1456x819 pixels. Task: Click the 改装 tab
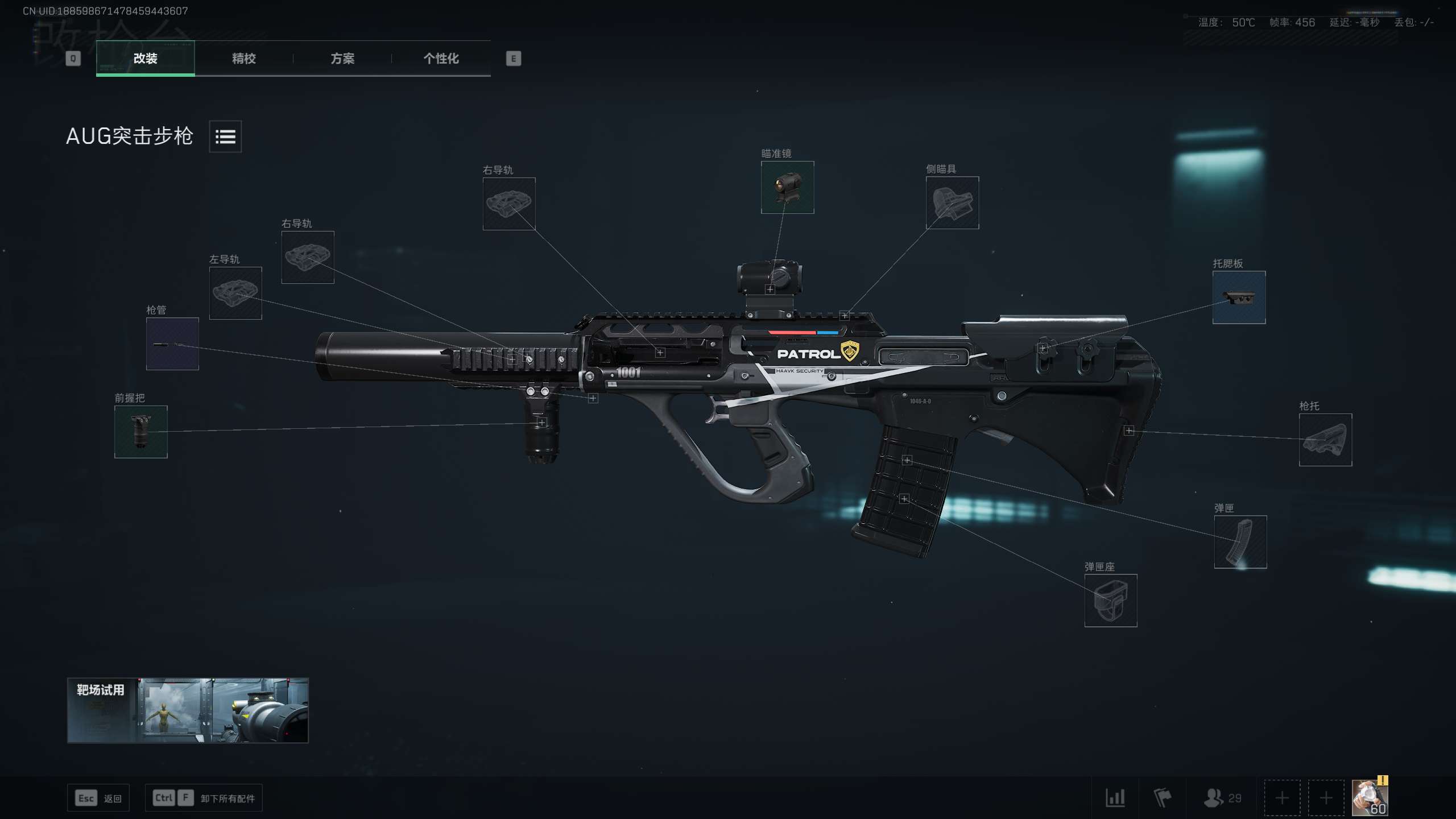click(146, 58)
